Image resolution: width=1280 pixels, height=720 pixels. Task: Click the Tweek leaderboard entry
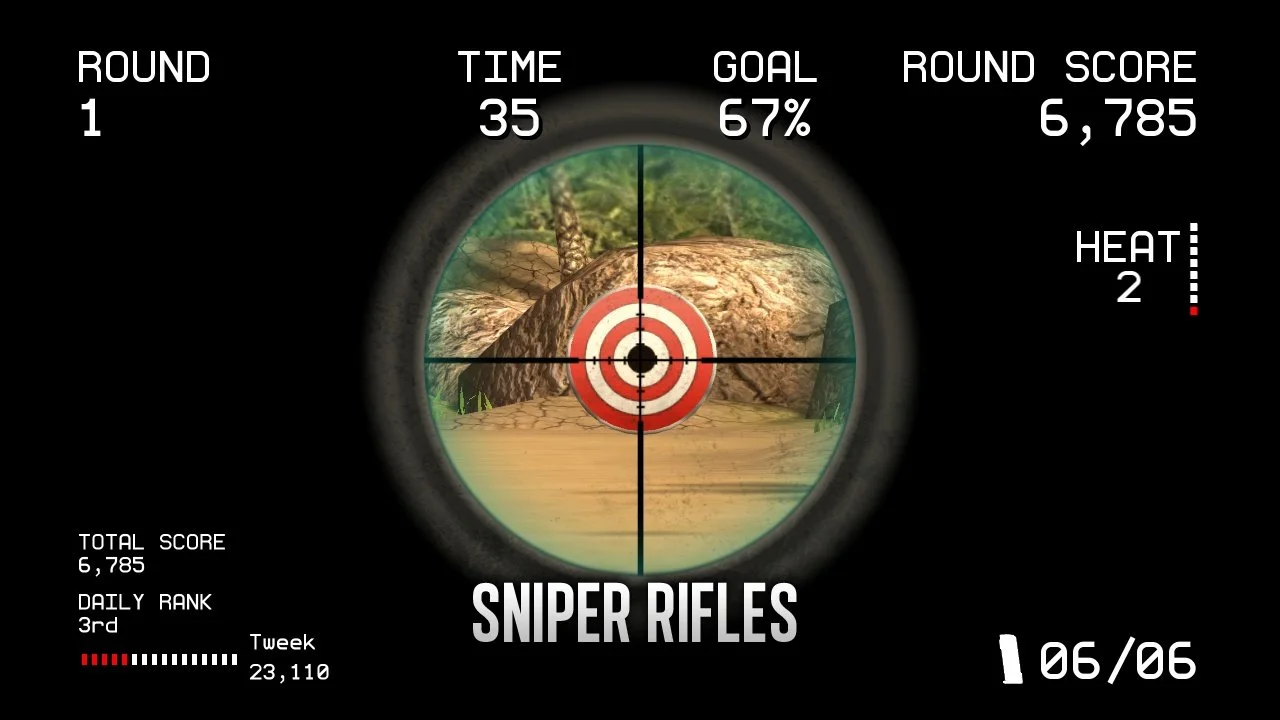(283, 655)
